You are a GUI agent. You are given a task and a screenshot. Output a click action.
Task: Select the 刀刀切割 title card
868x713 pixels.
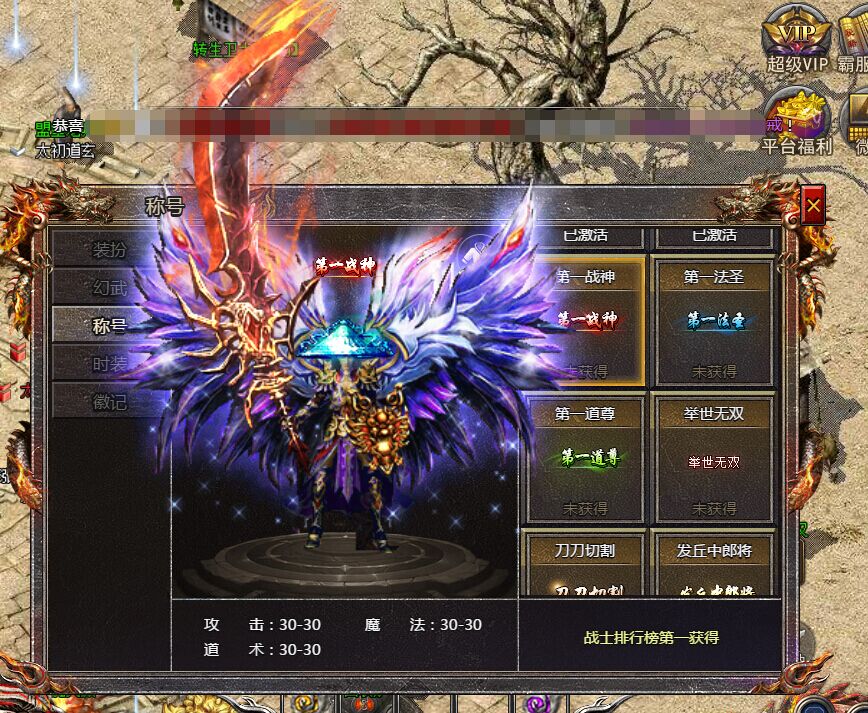(x=586, y=565)
